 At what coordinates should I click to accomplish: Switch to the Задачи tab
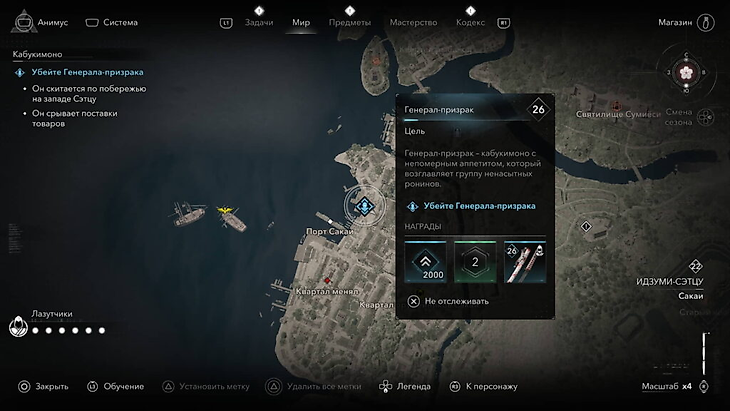pyautogui.click(x=258, y=22)
